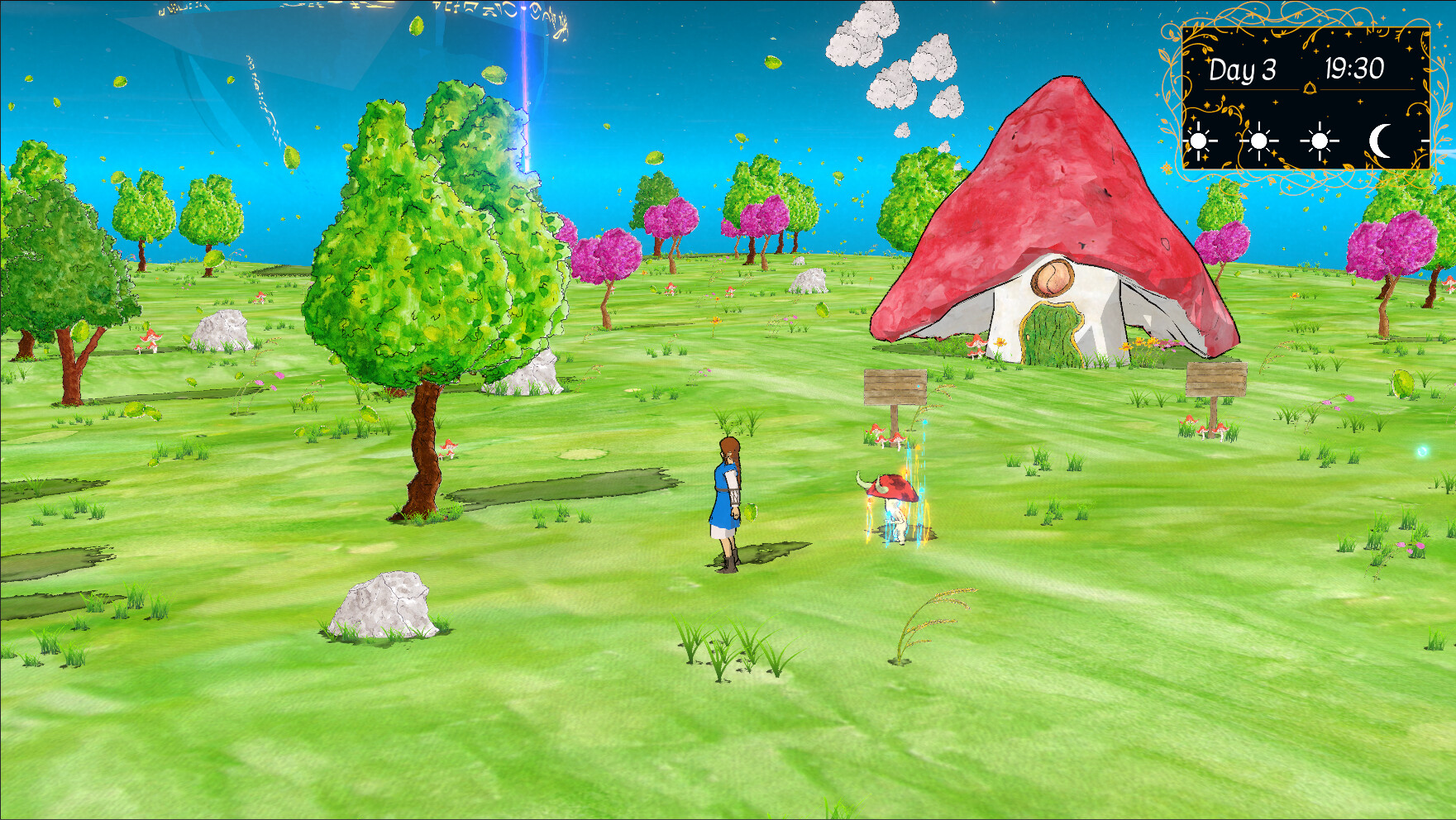The width and height of the screenshot is (1456, 820).
Task: Click the glowing blue orb on the right grass
Action: click(x=1423, y=452)
